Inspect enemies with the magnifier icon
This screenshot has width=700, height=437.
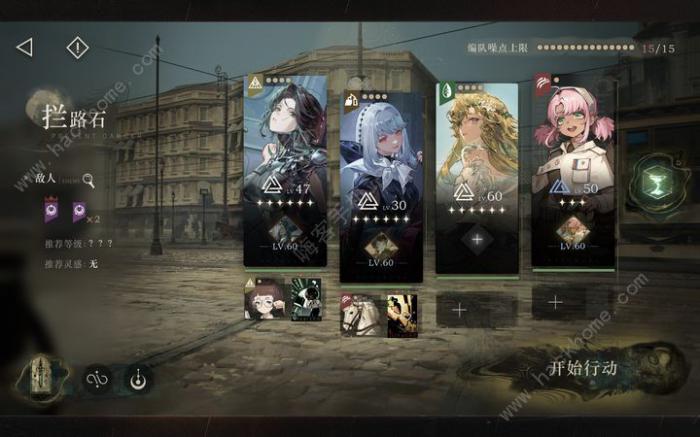pyautogui.click(x=89, y=181)
